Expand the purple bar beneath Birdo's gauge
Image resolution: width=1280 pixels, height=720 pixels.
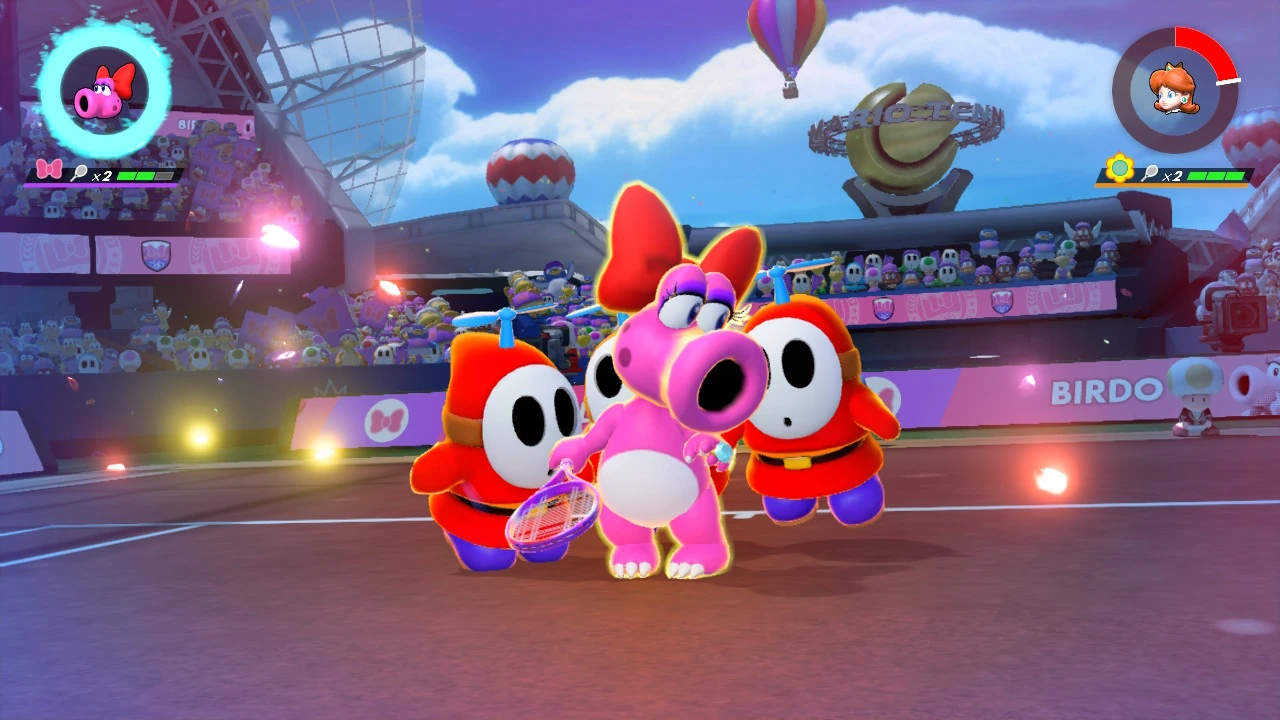pos(100,184)
